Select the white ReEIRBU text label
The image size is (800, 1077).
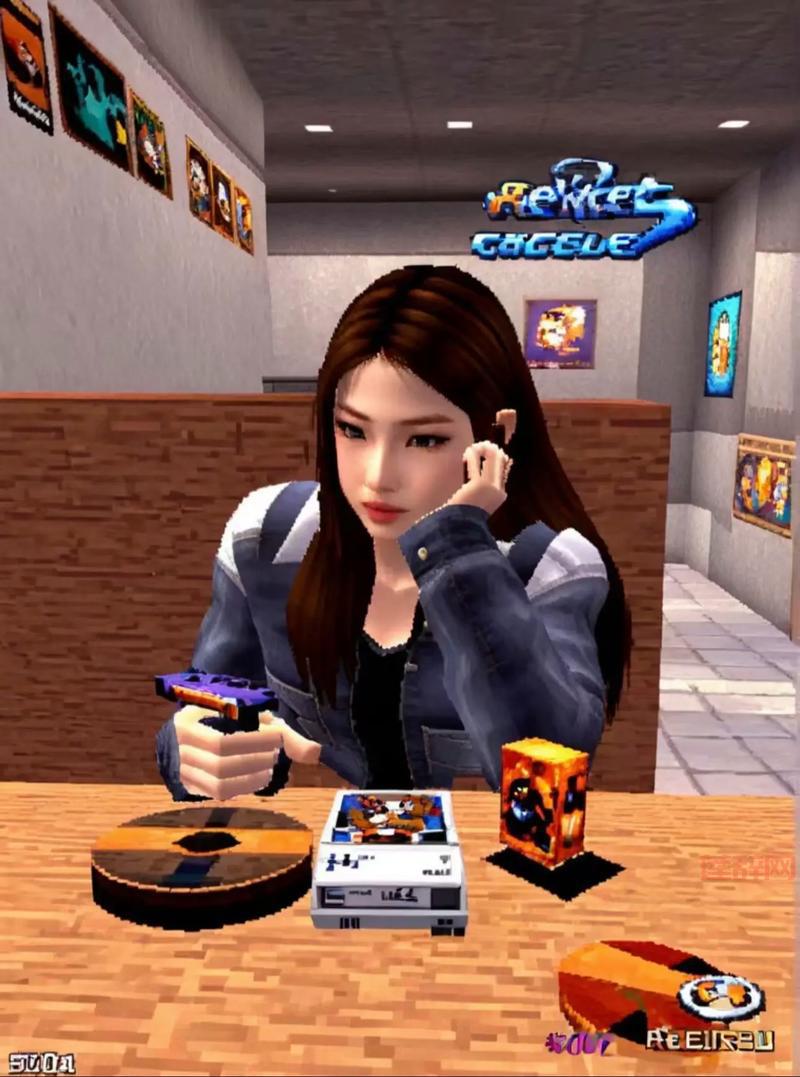(x=710, y=1040)
